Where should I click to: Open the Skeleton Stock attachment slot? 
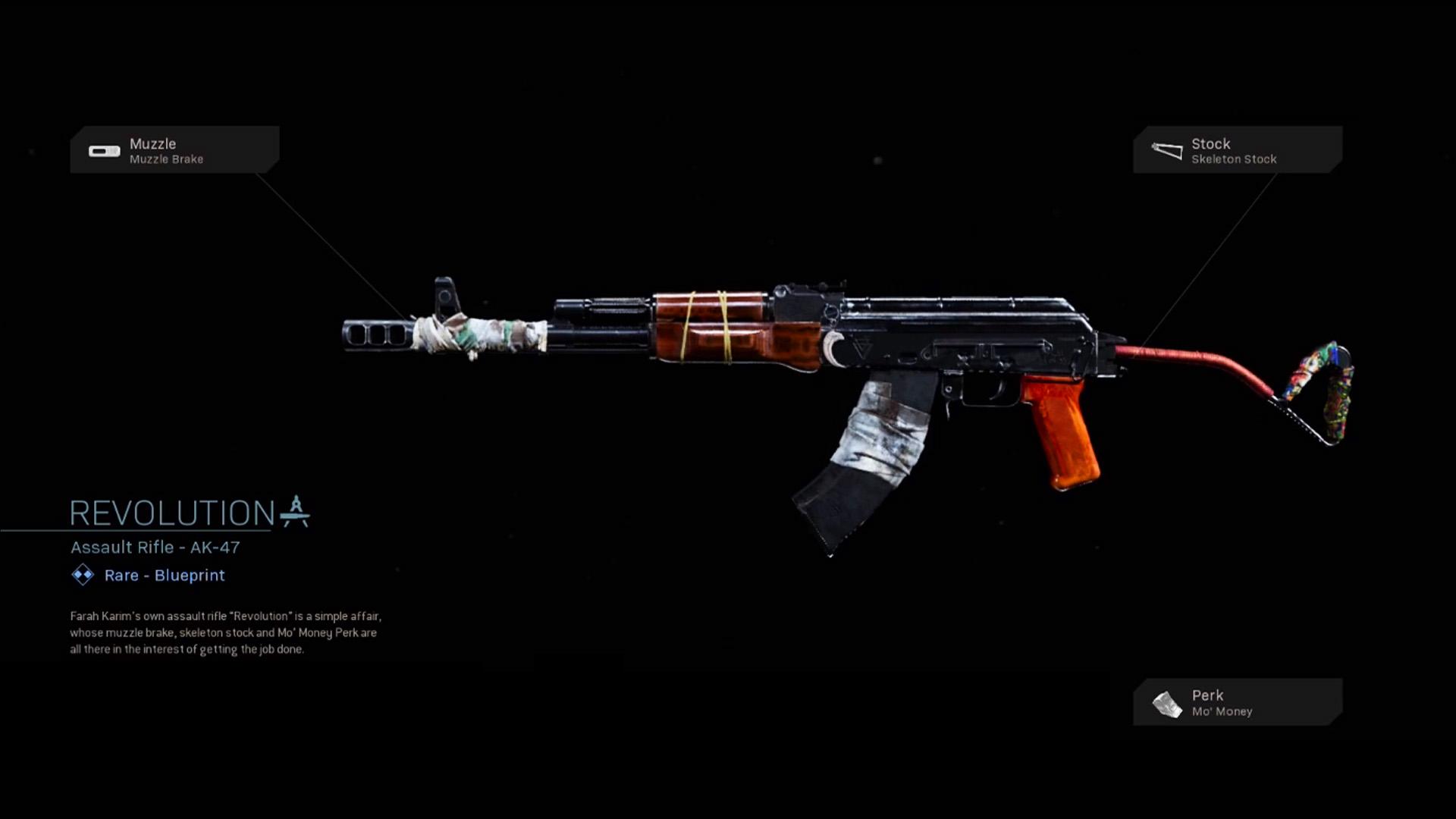pyautogui.click(x=1238, y=150)
